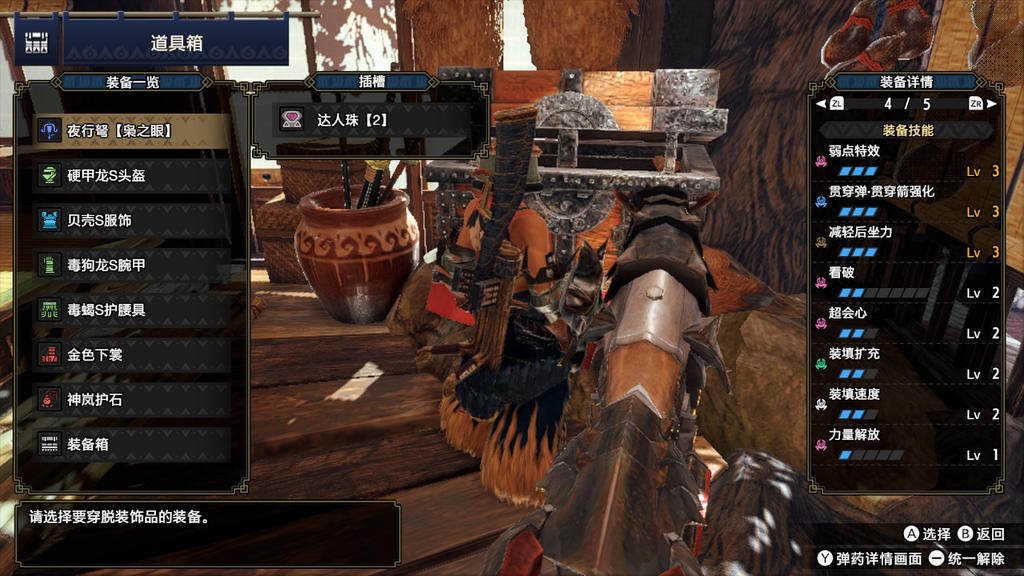1024x576 pixels.
Task: Choose the 金色下裳 leg armor entry
Action: click(132, 354)
